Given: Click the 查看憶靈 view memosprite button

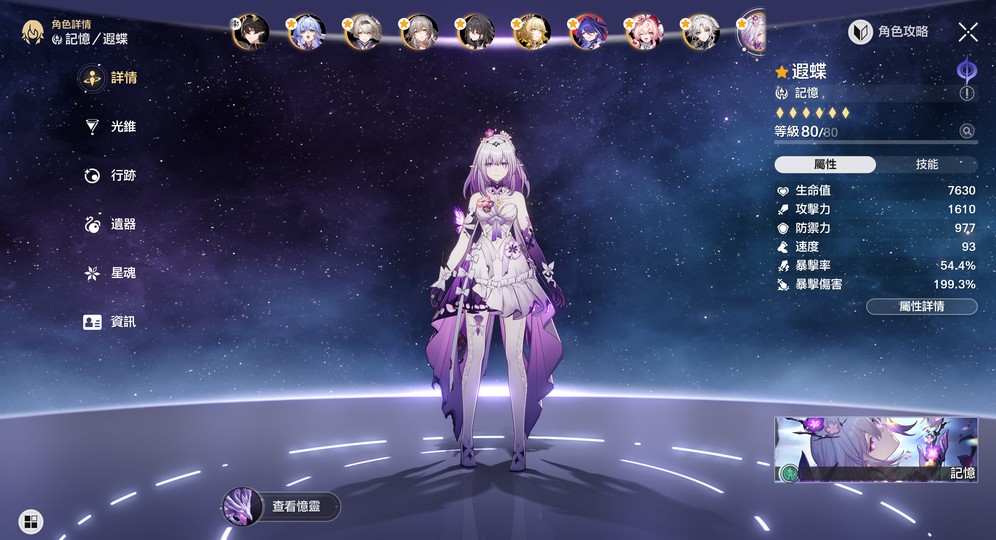Looking at the screenshot, I should coord(281,507).
